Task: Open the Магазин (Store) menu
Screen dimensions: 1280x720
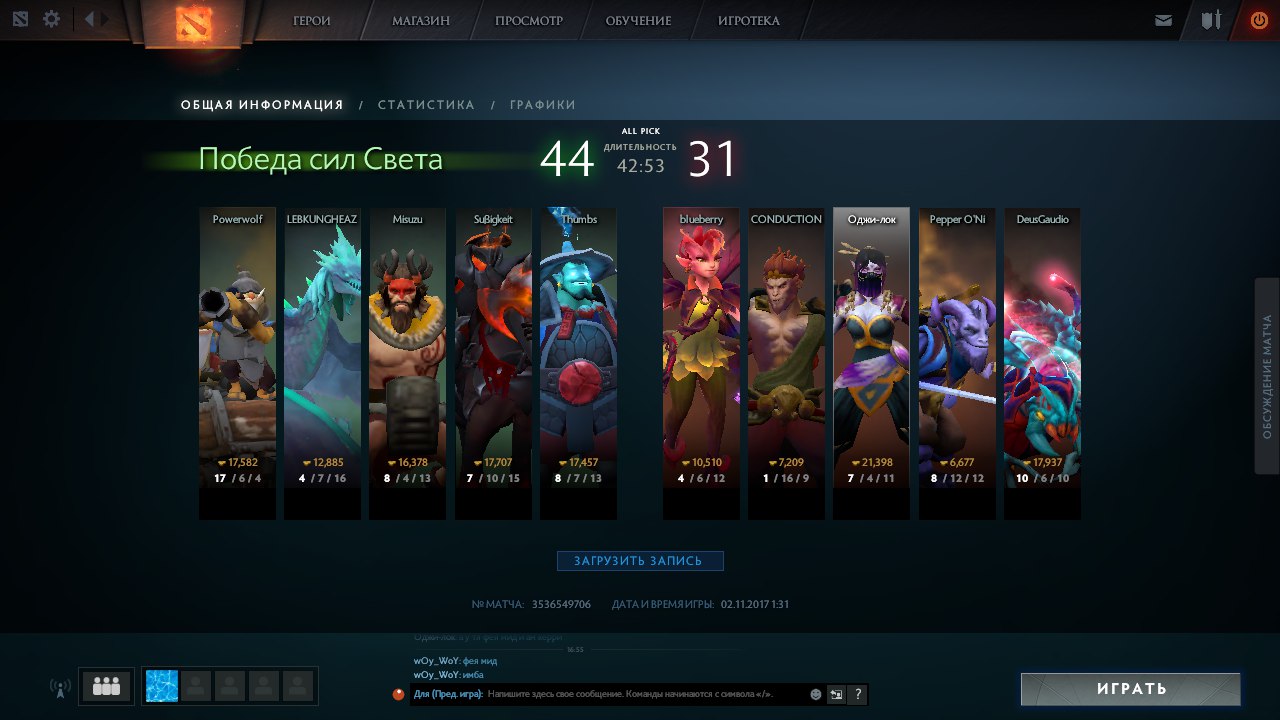Action: pyautogui.click(x=420, y=21)
